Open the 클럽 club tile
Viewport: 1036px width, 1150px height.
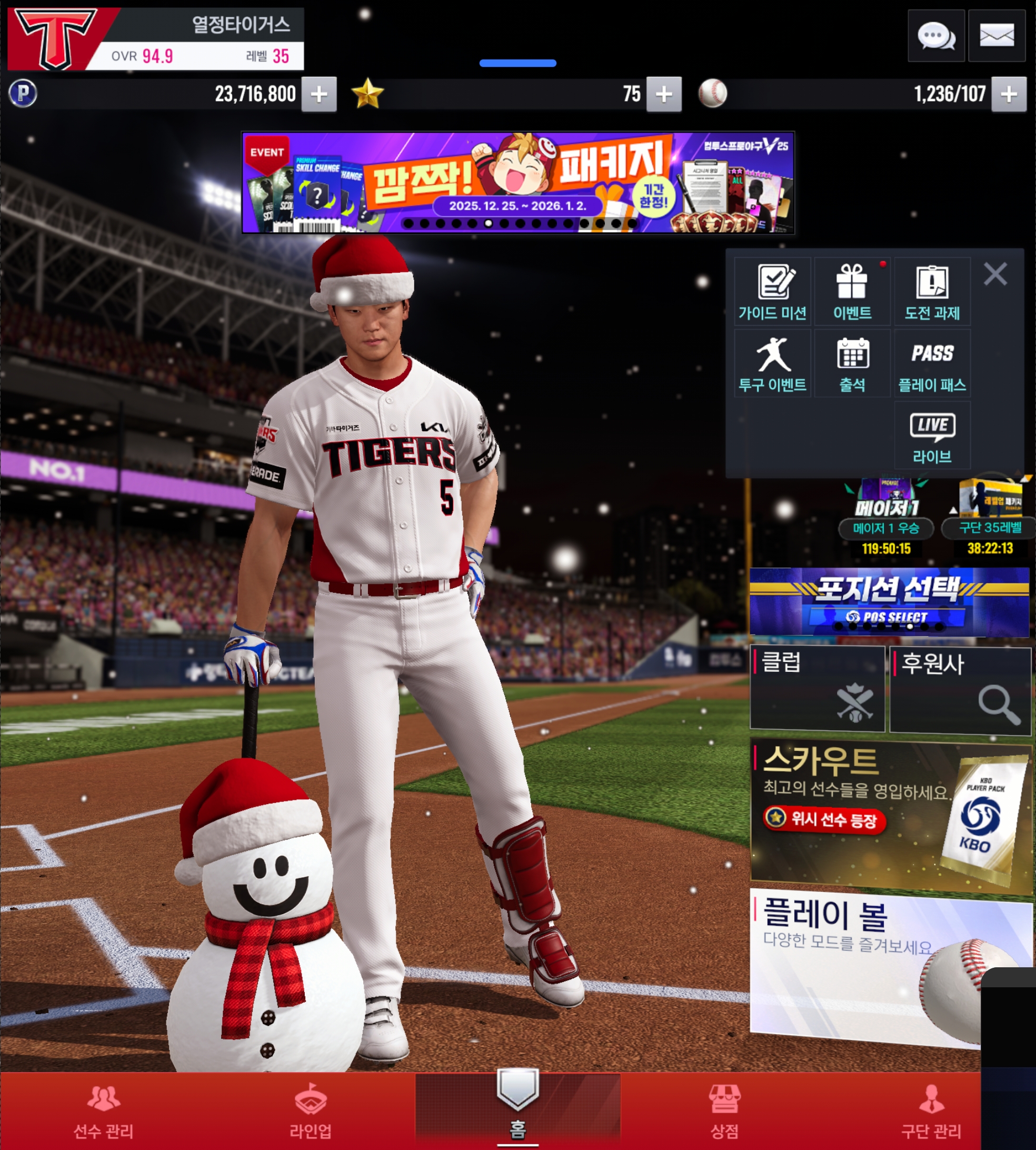pyautogui.click(x=817, y=688)
